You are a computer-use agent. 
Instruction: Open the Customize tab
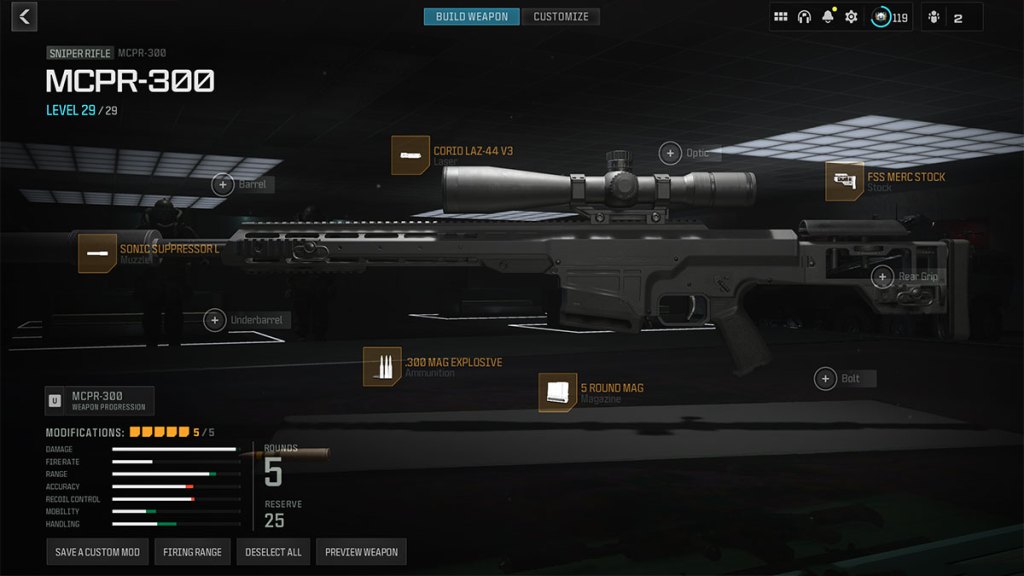(561, 17)
